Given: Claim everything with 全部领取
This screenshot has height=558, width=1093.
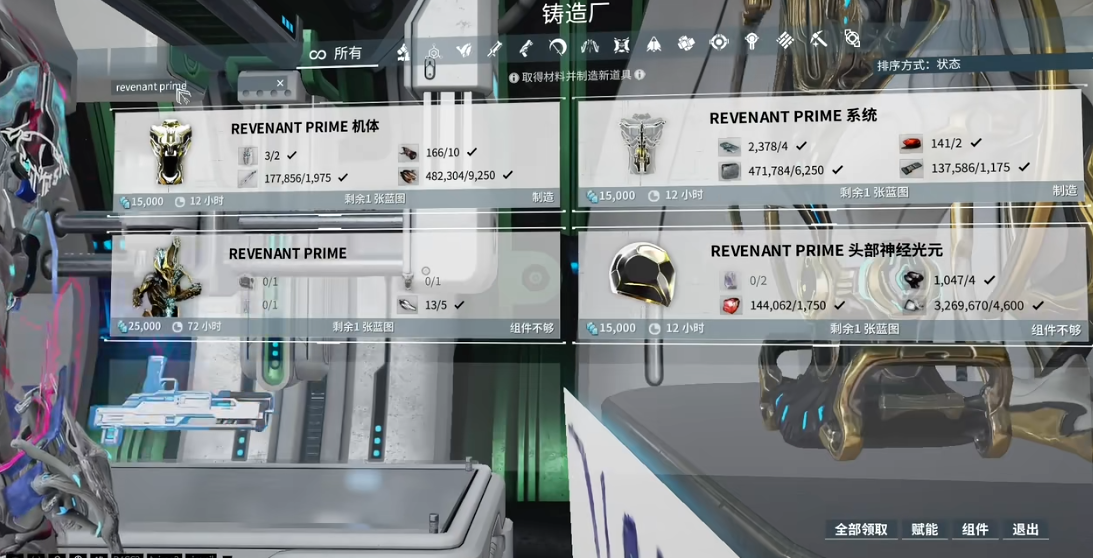Looking at the screenshot, I should [x=861, y=529].
